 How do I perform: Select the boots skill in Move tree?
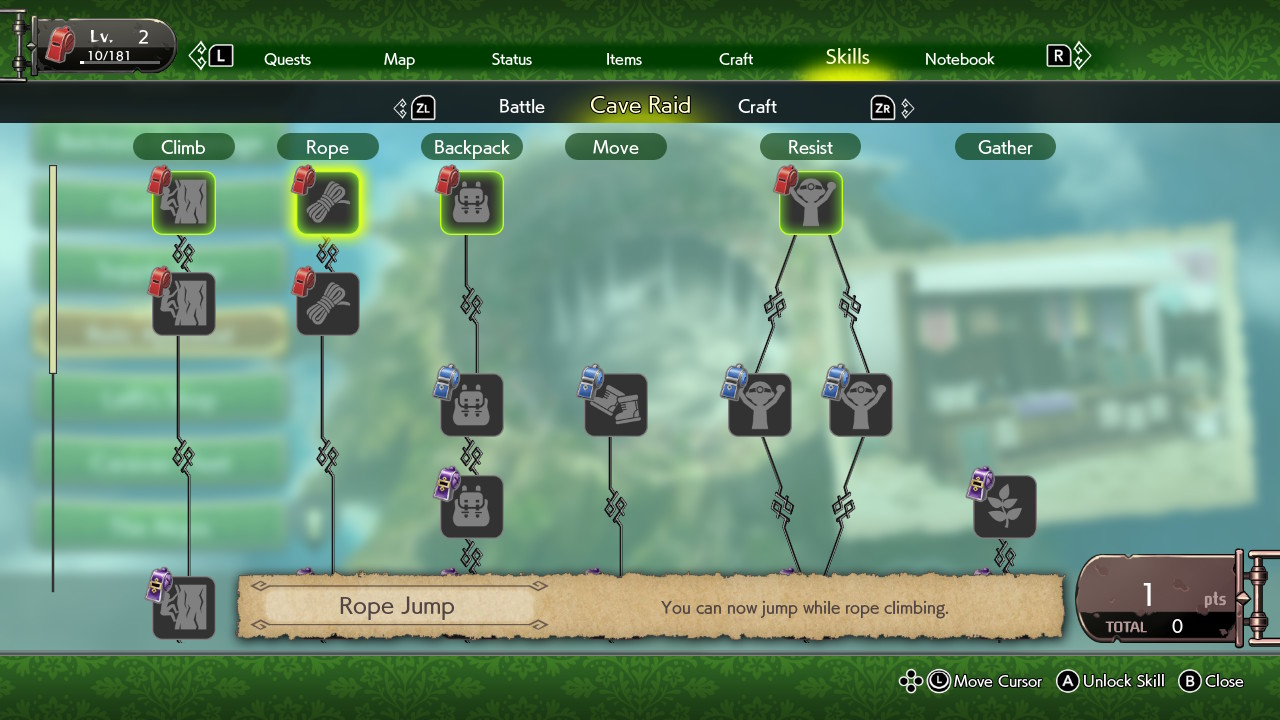615,404
